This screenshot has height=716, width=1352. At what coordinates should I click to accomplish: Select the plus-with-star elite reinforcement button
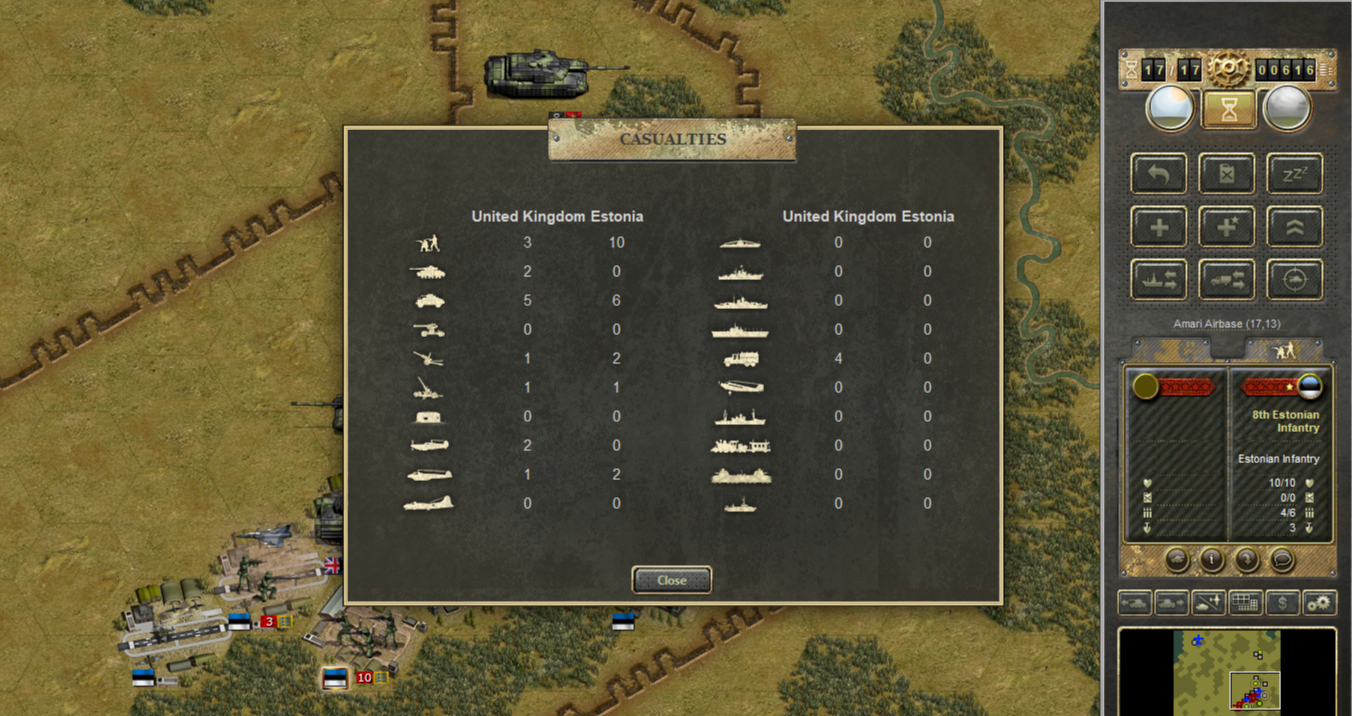(1227, 227)
